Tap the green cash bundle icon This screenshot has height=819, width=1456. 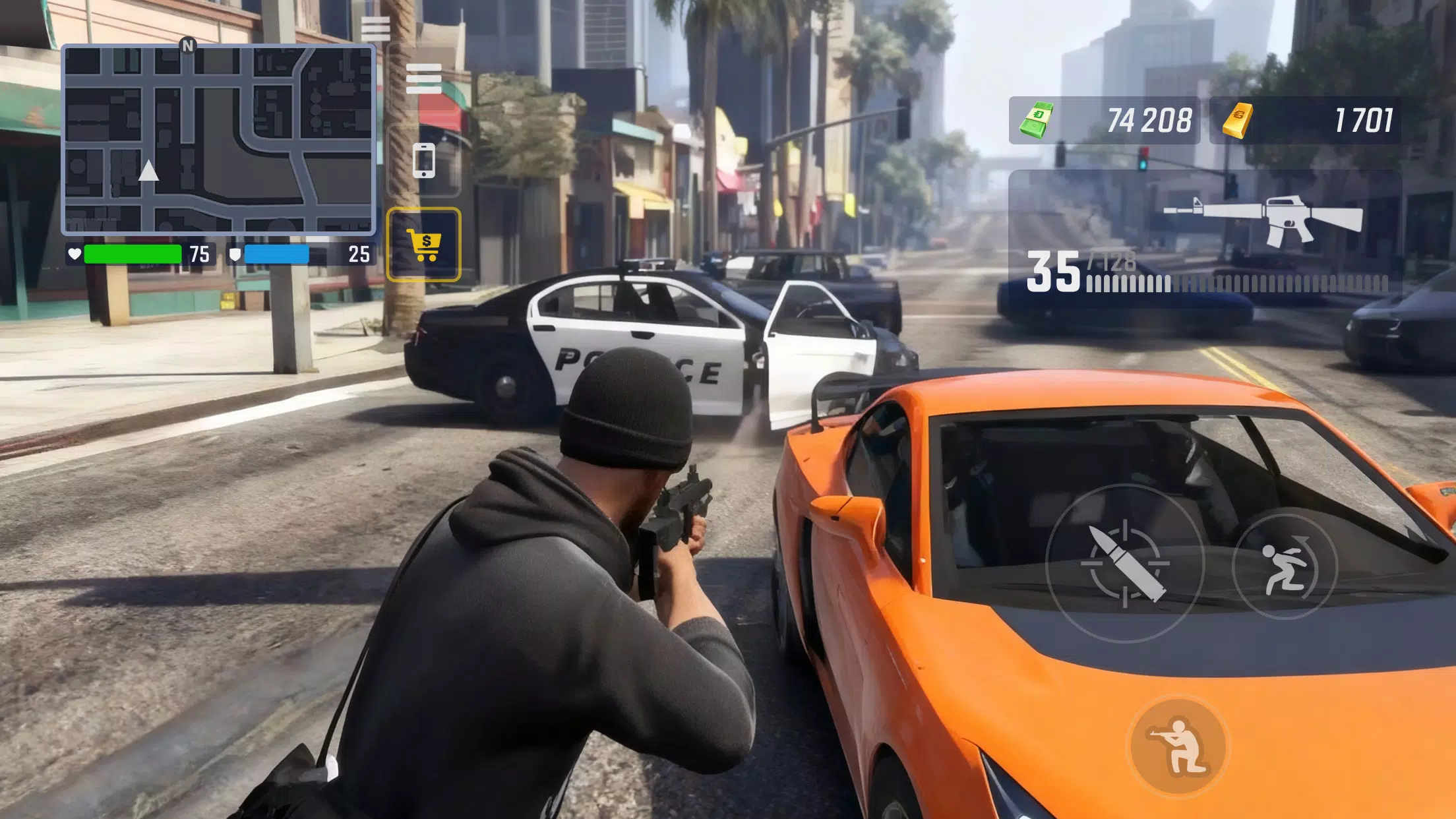[1039, 121]
